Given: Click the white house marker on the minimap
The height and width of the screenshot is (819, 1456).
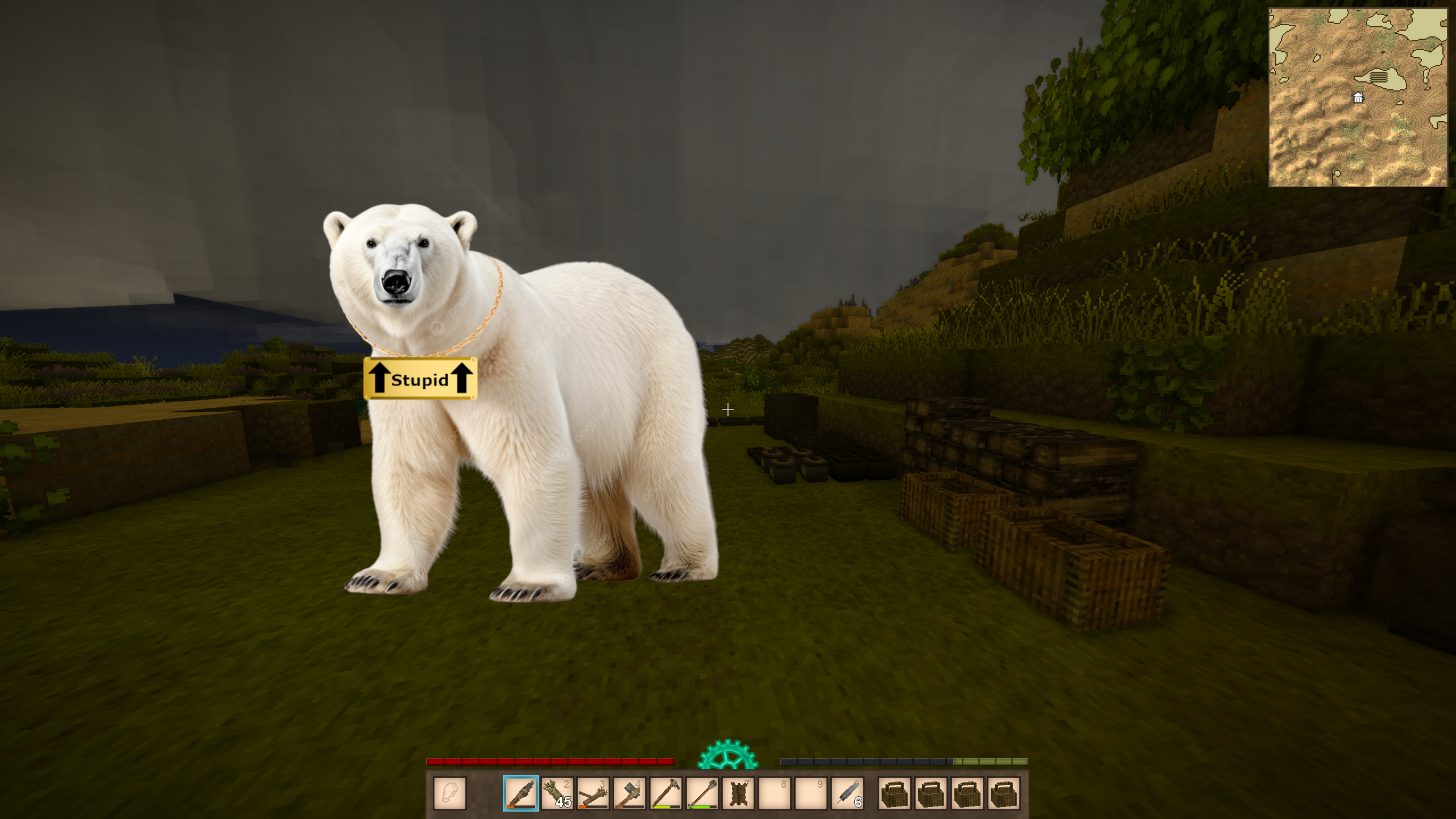Looking at the screenshot, I should tap(1358, 98).
